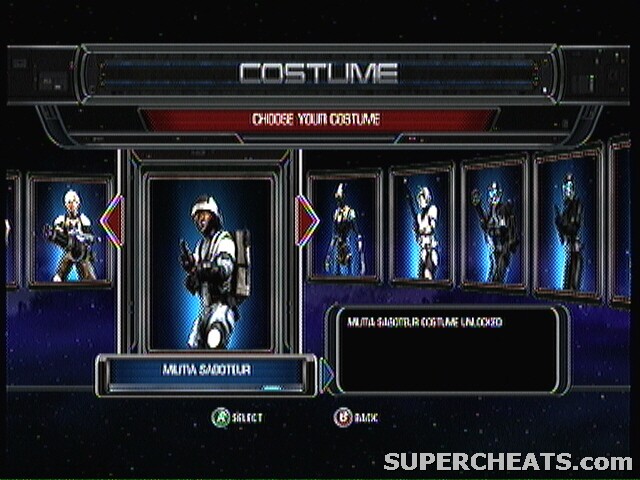Click the left carousel arrow

click(x=113, y=221)
